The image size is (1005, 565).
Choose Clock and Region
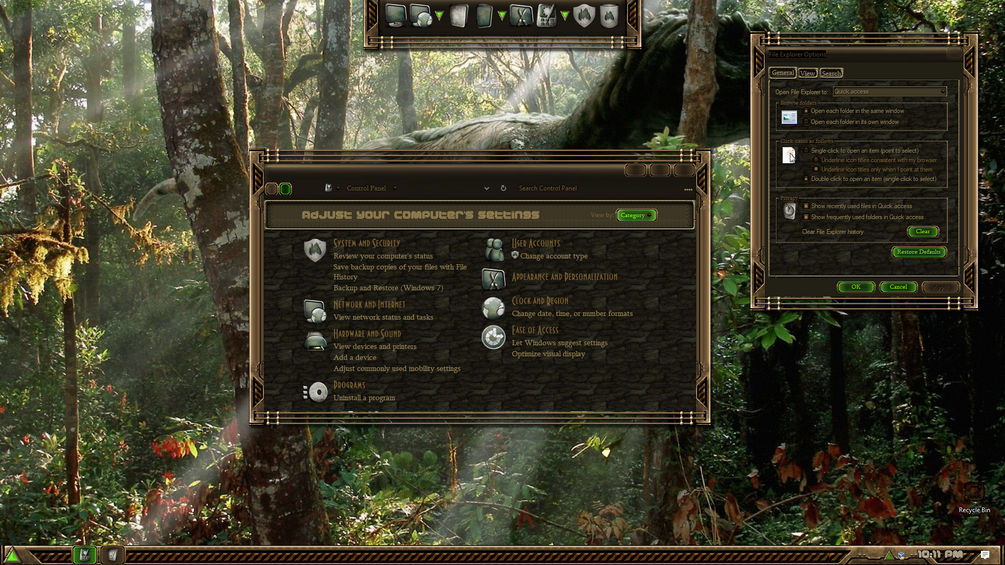[x=540, y=301]
